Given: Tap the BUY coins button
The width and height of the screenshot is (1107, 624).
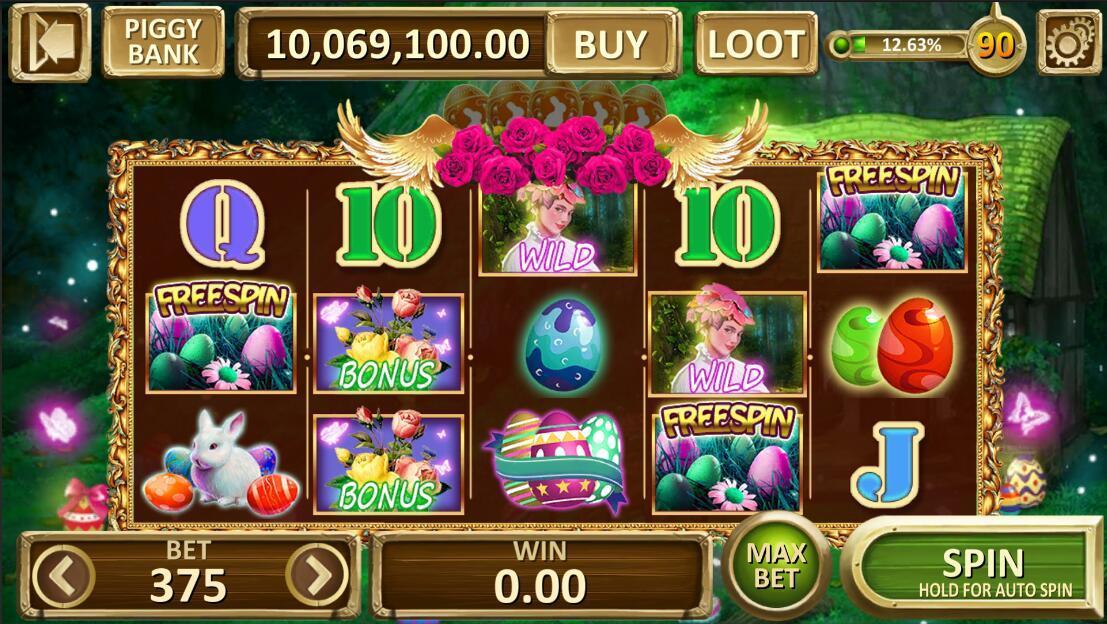Looking at the screenshot, I should 610,43.
